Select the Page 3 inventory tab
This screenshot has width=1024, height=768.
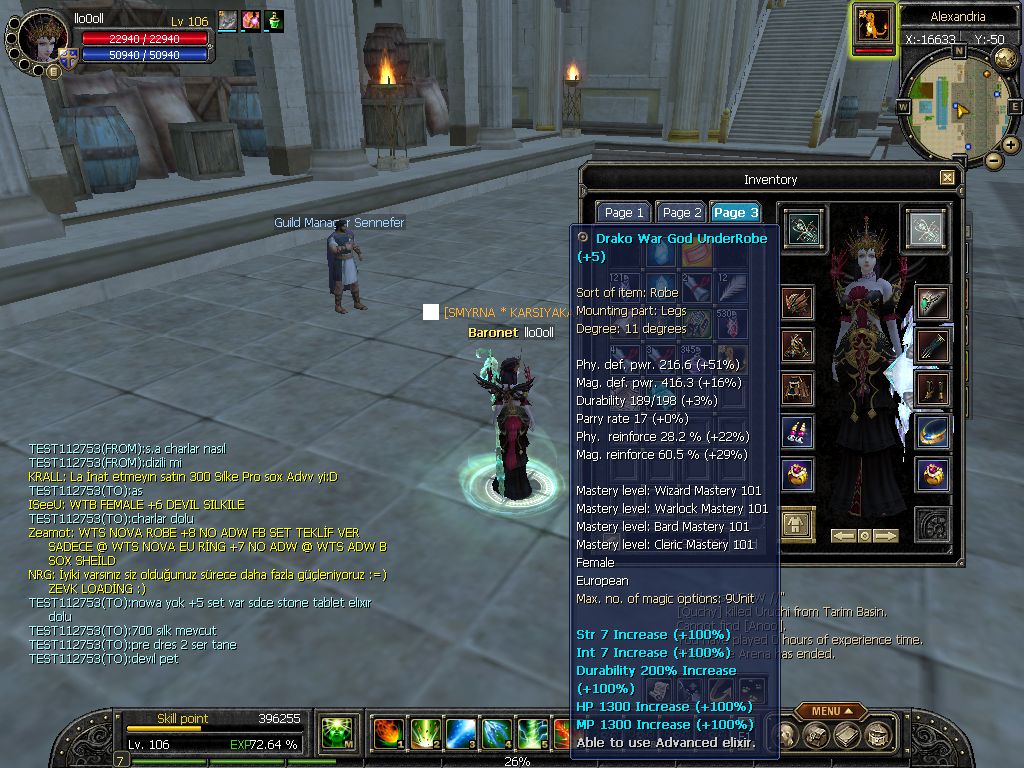(x=736, y=212)
